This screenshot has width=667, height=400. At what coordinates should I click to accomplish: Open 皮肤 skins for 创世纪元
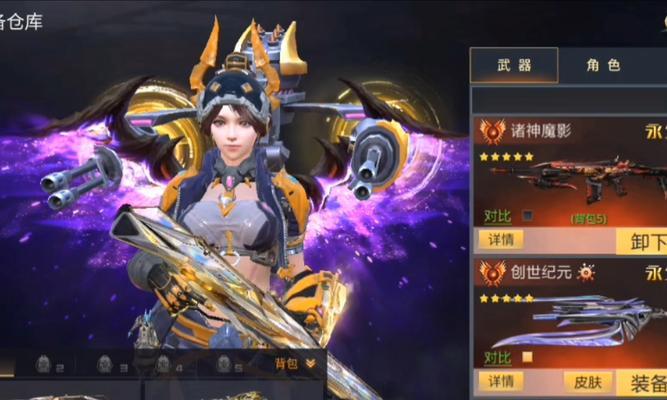pyautogui.click(x=584, y=381)
